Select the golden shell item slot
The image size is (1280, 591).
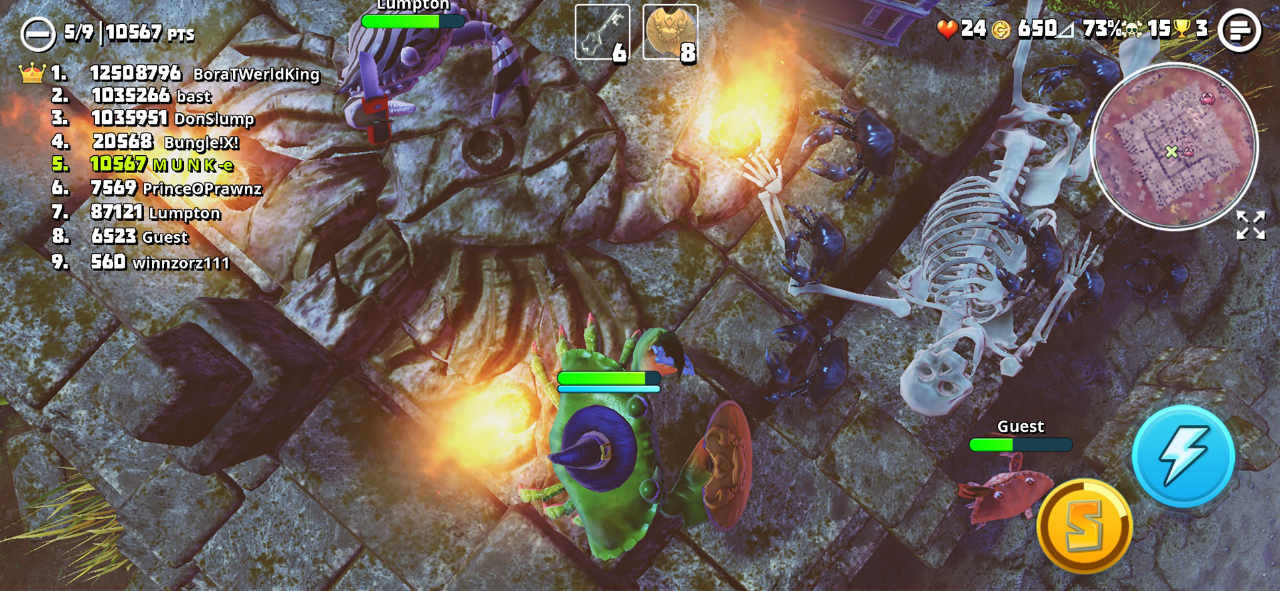pos(670,33)
